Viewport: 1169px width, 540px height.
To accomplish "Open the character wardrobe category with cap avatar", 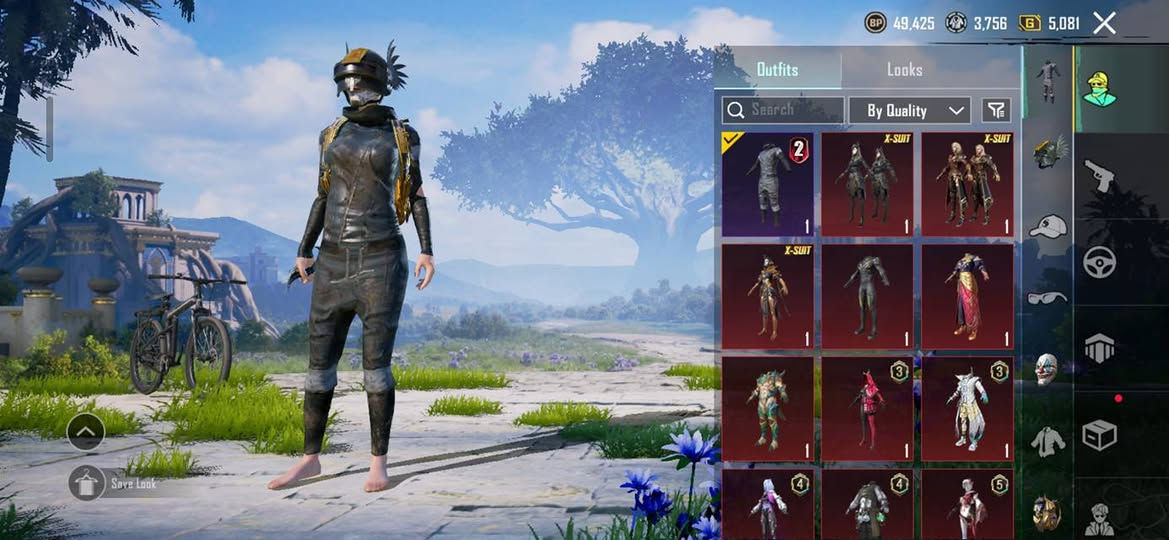I will click(1100, 88).
